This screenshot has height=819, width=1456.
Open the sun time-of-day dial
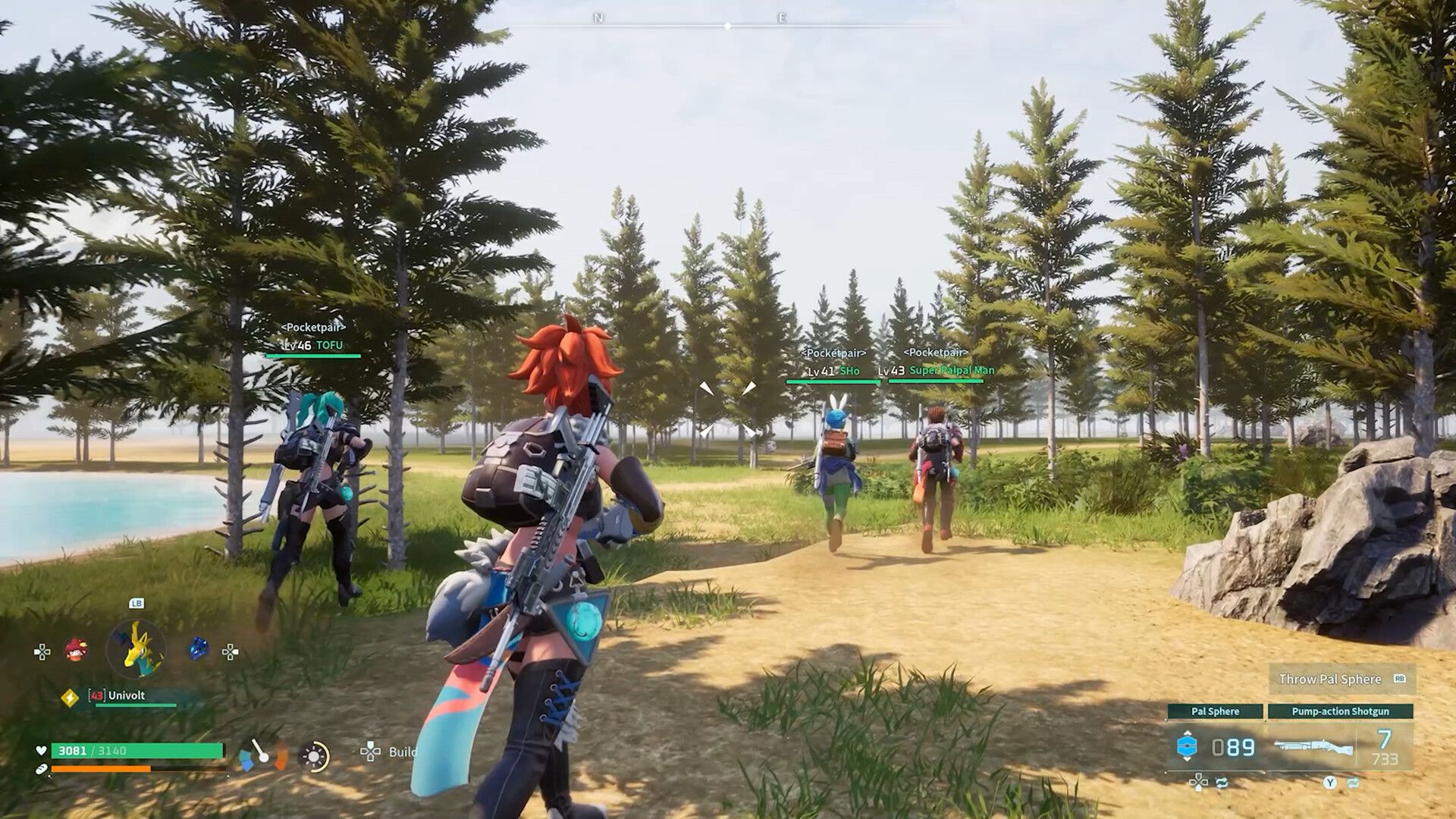(314, 756)
